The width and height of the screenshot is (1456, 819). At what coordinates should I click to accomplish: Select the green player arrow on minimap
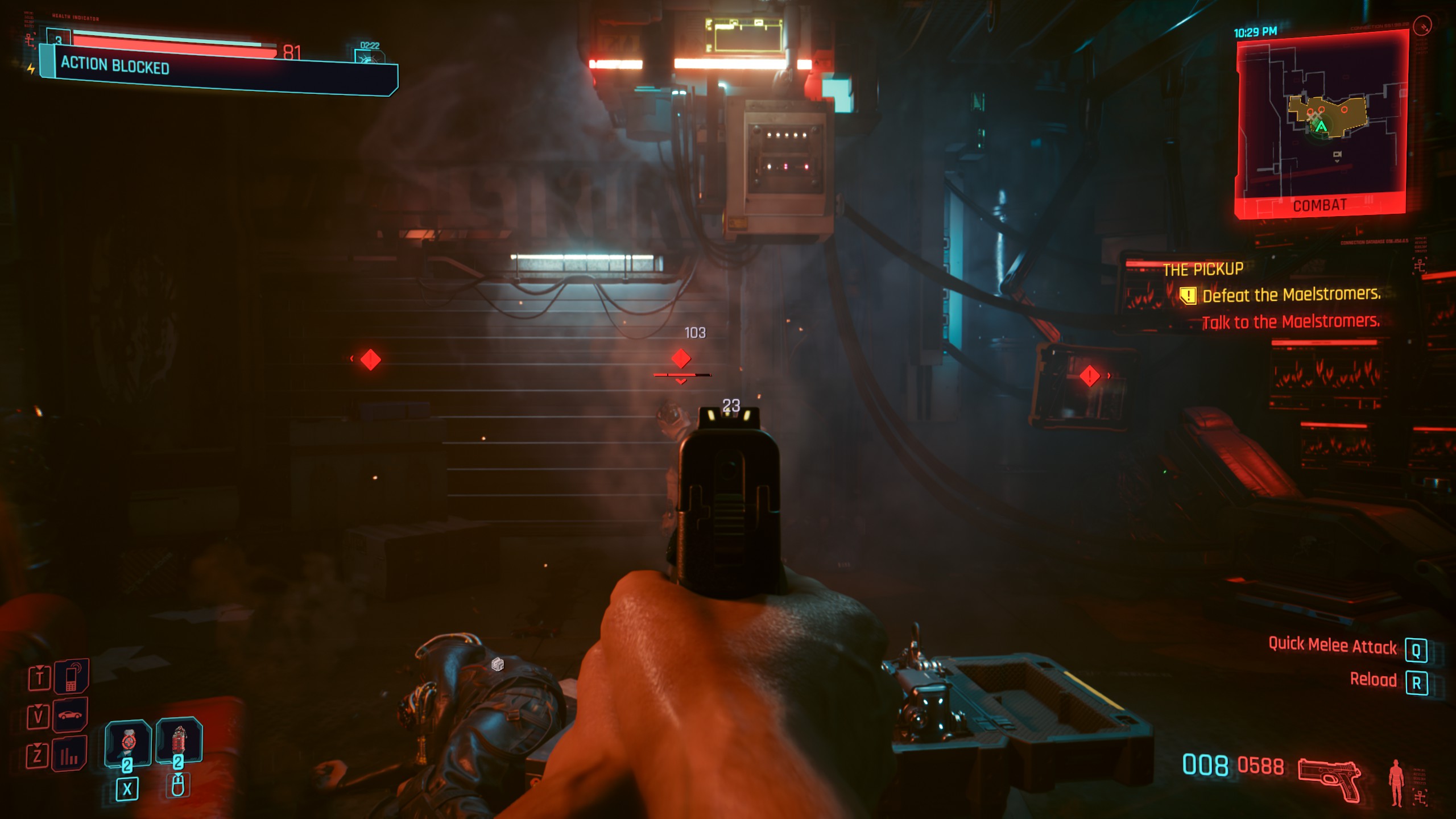[x=1321, y=127]
